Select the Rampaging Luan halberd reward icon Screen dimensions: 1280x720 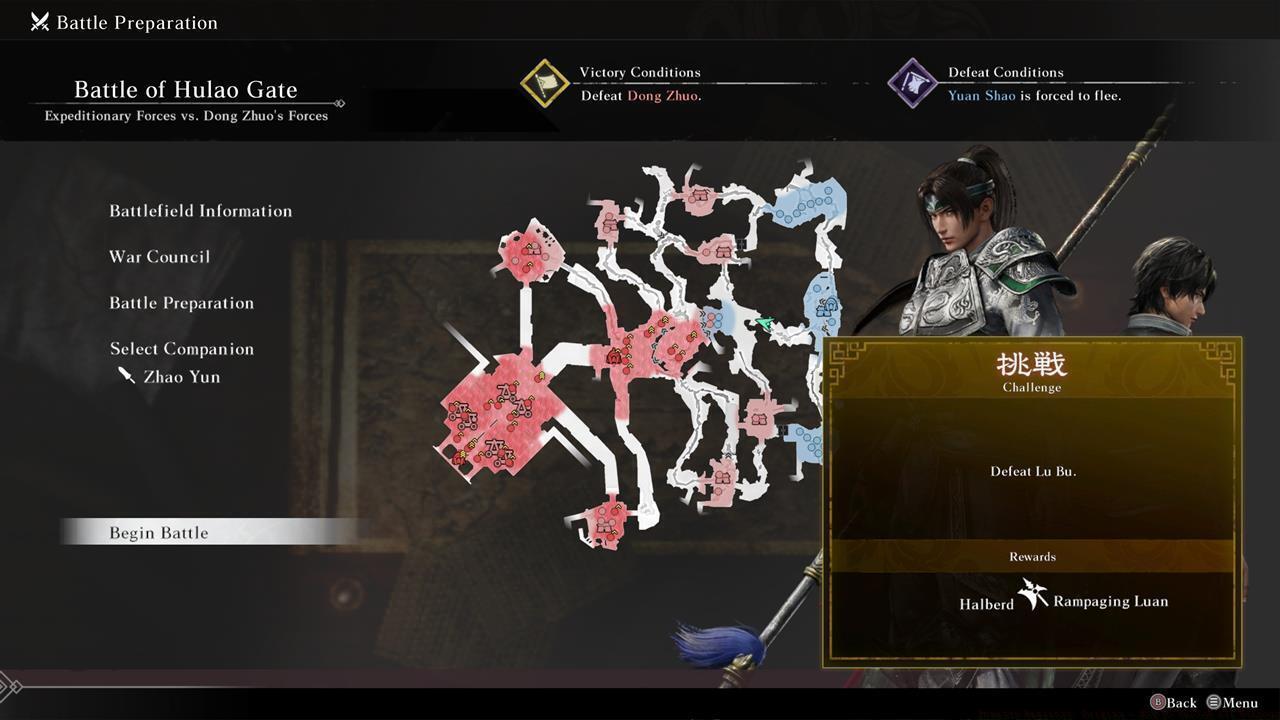[x=1031, y=596]
